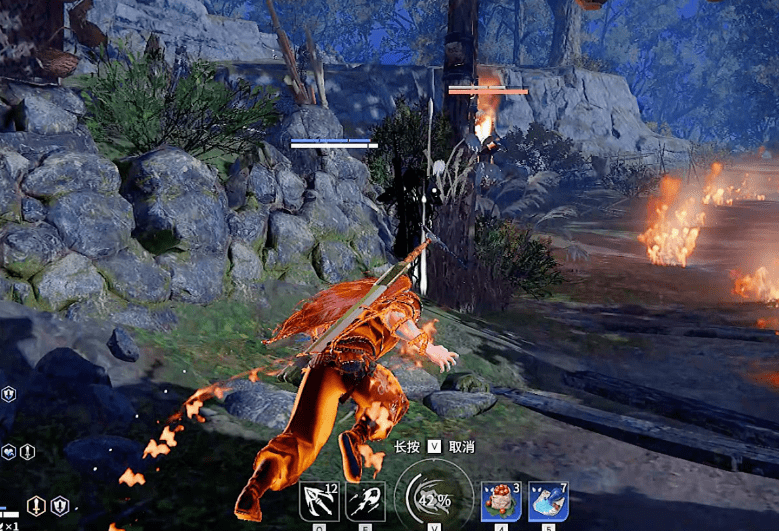Select the orange-bordered sword status icon
779x531 pixels.
coord(36,506)
